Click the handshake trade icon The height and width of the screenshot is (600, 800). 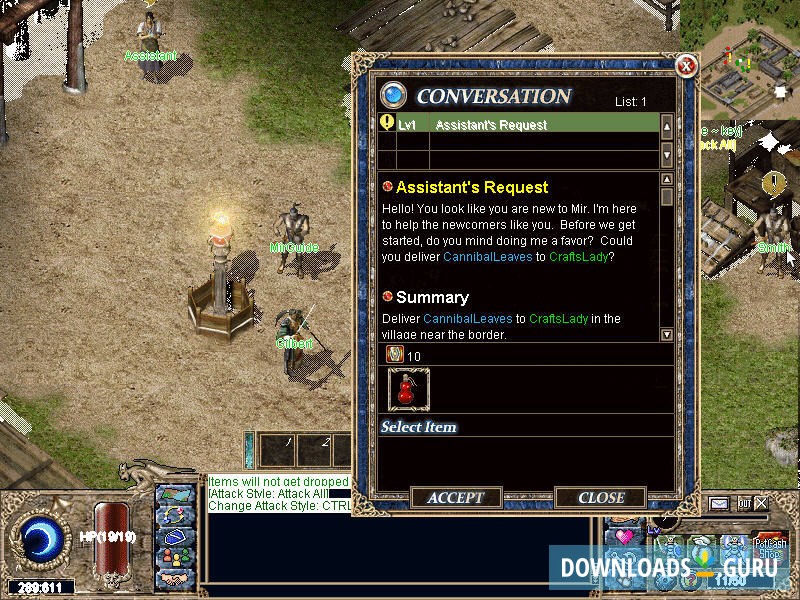point(174,578)
